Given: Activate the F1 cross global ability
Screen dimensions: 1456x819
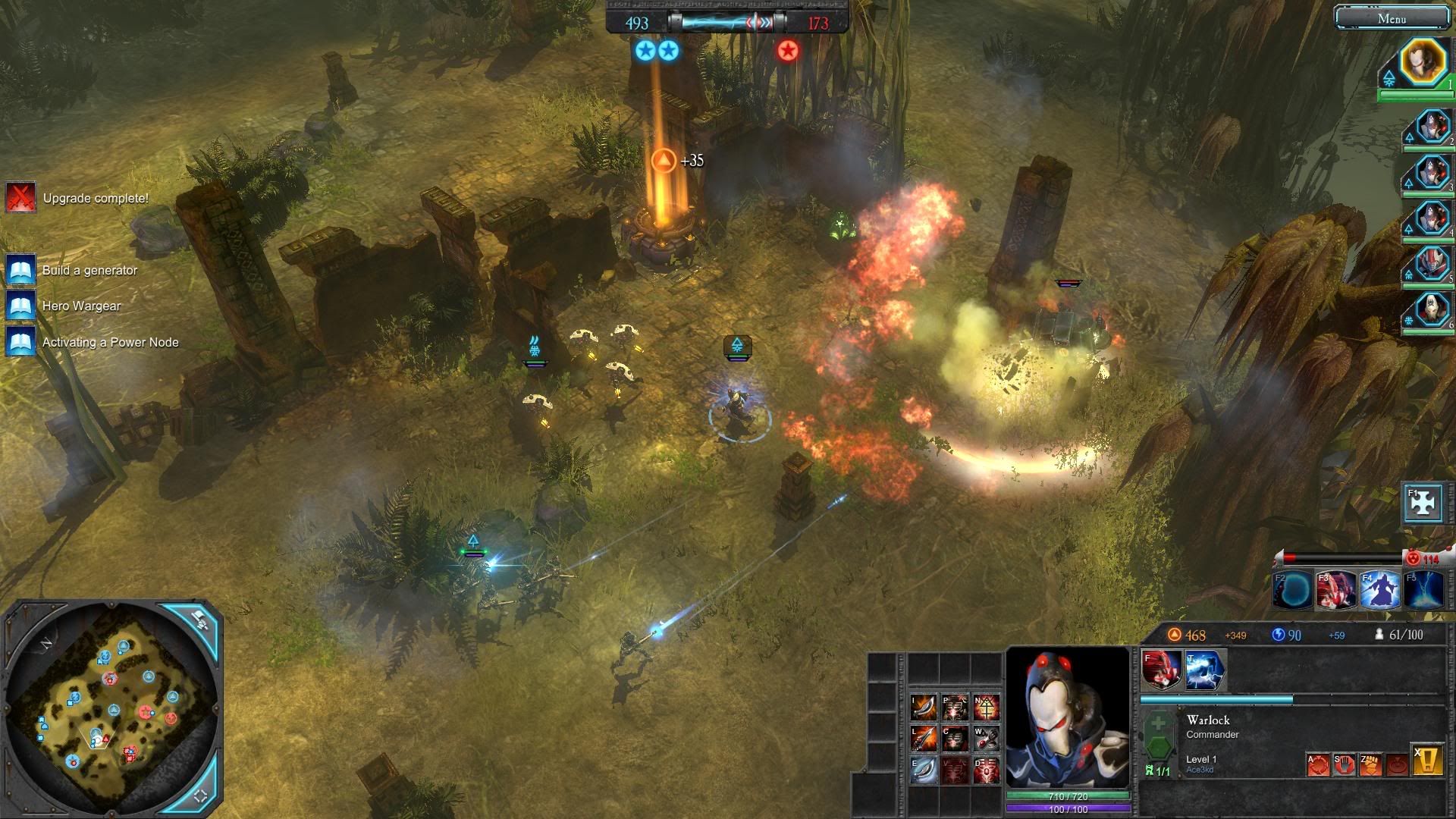Looking at the screenshot, I should click(1423, 504).
